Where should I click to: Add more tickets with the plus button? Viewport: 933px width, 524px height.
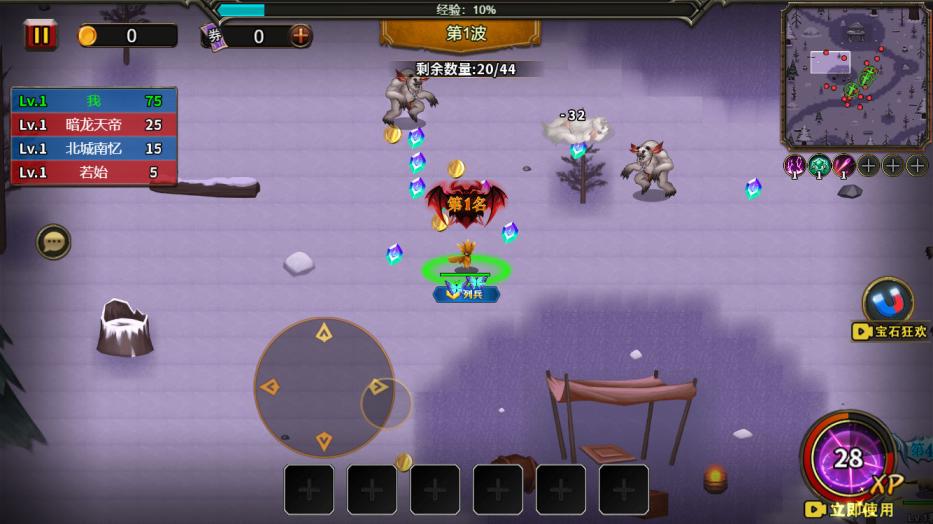[x=300, y=36]
